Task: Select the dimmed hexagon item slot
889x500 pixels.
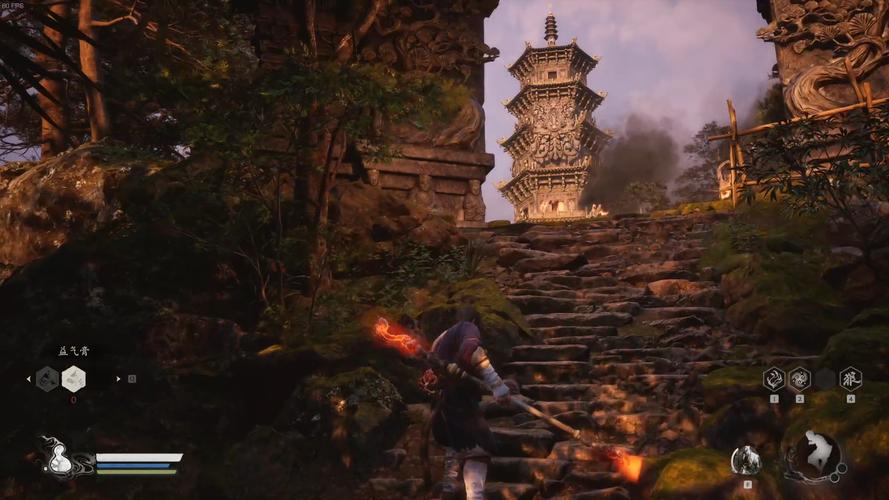Action: tap(47, 378)
